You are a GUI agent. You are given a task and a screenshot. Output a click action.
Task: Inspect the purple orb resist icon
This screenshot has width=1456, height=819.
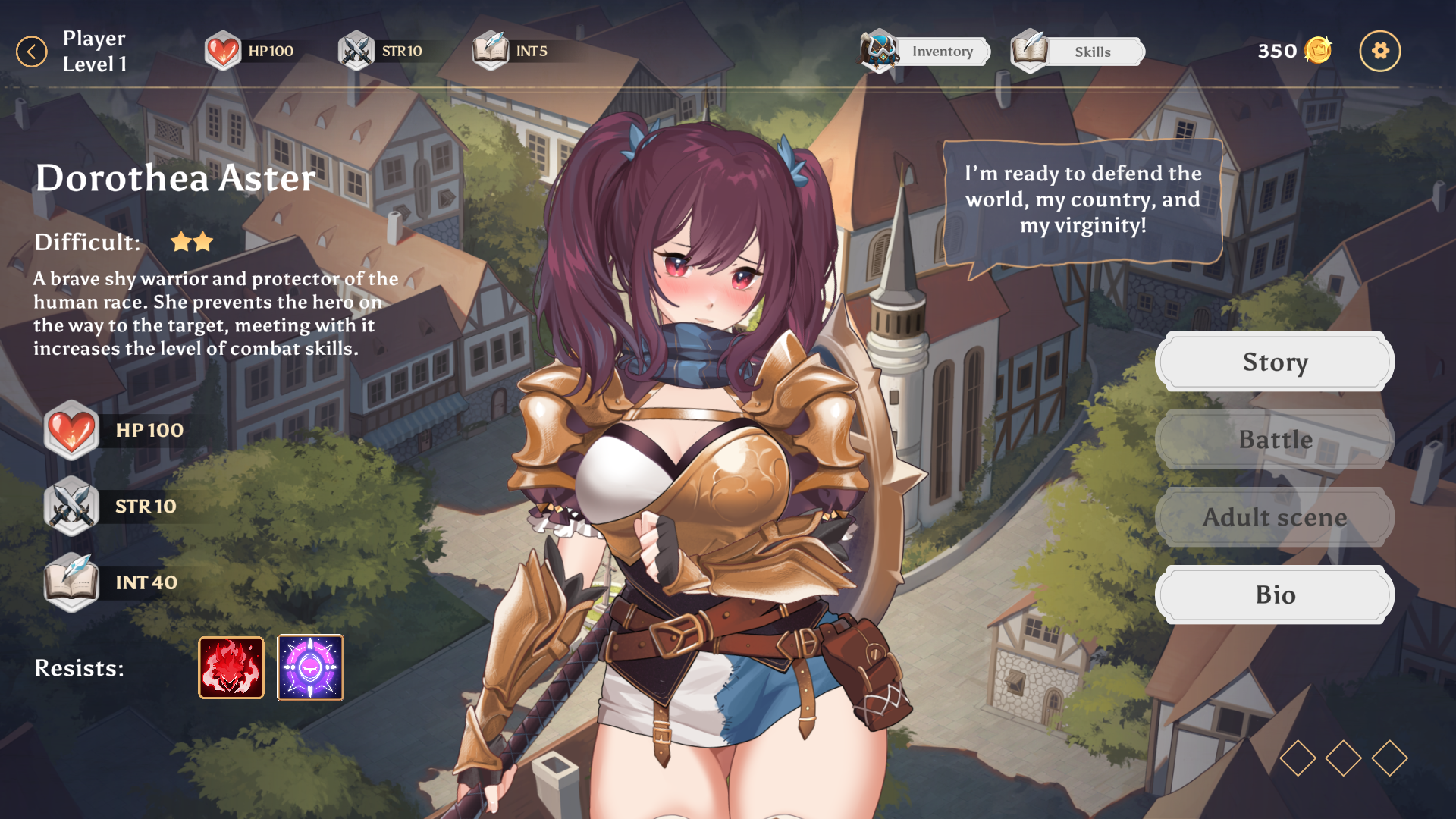[310, 668]
